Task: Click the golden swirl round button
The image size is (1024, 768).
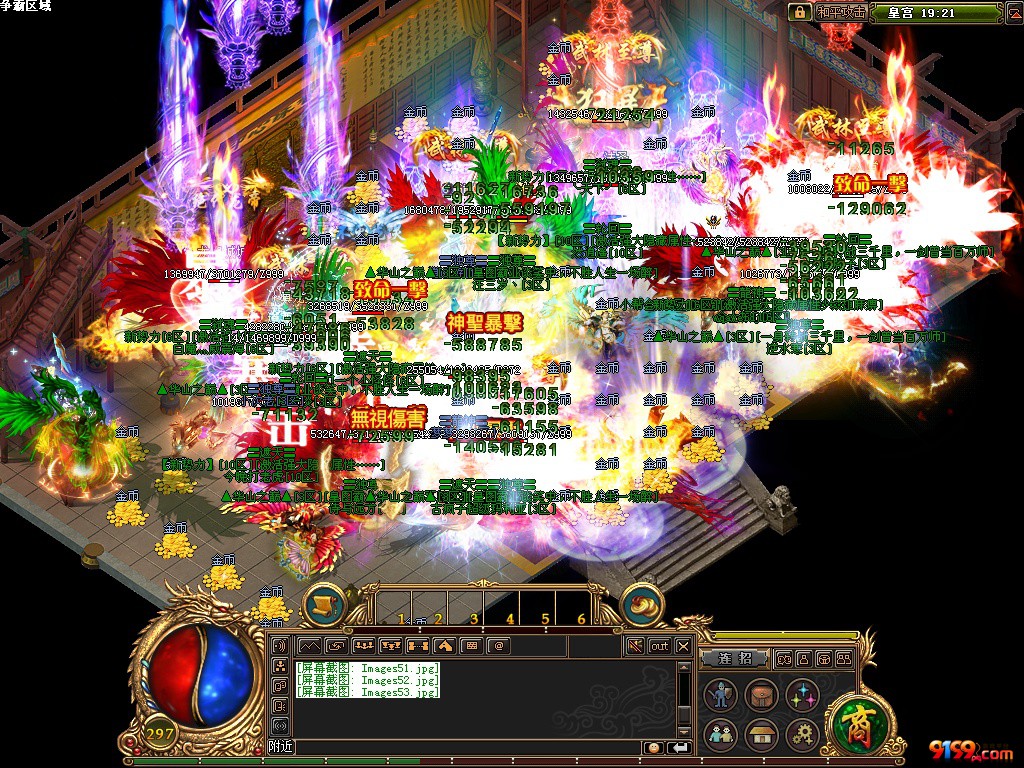Action: point(641,604)
